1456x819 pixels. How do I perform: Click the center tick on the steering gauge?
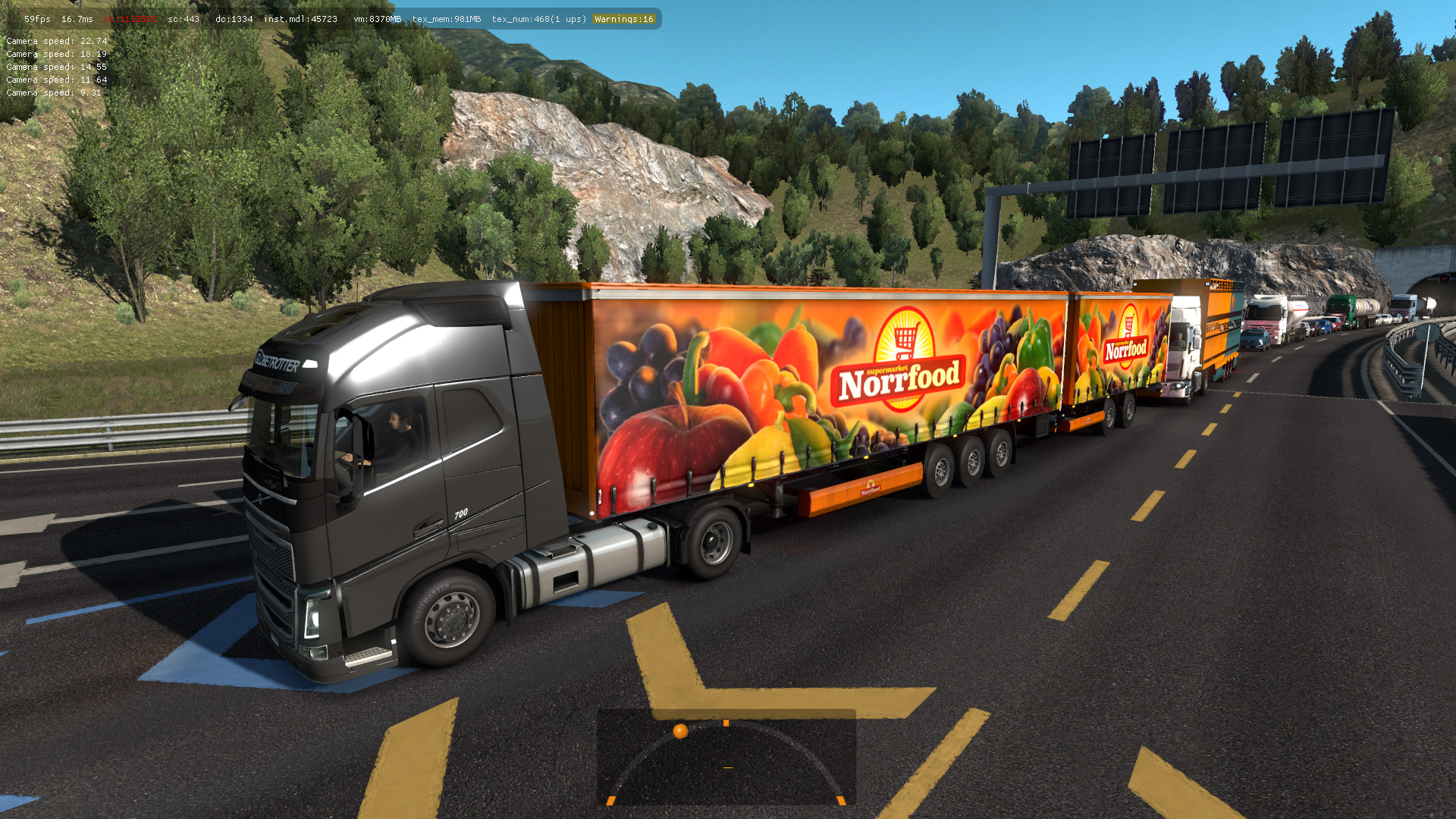click(726, 723)
